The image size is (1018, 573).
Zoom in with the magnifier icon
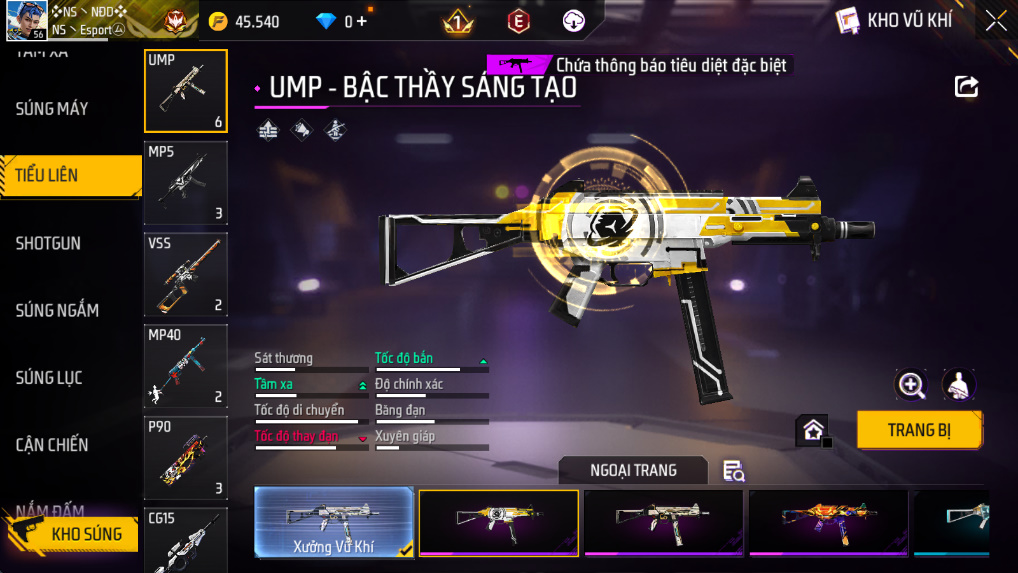point(911,384)
